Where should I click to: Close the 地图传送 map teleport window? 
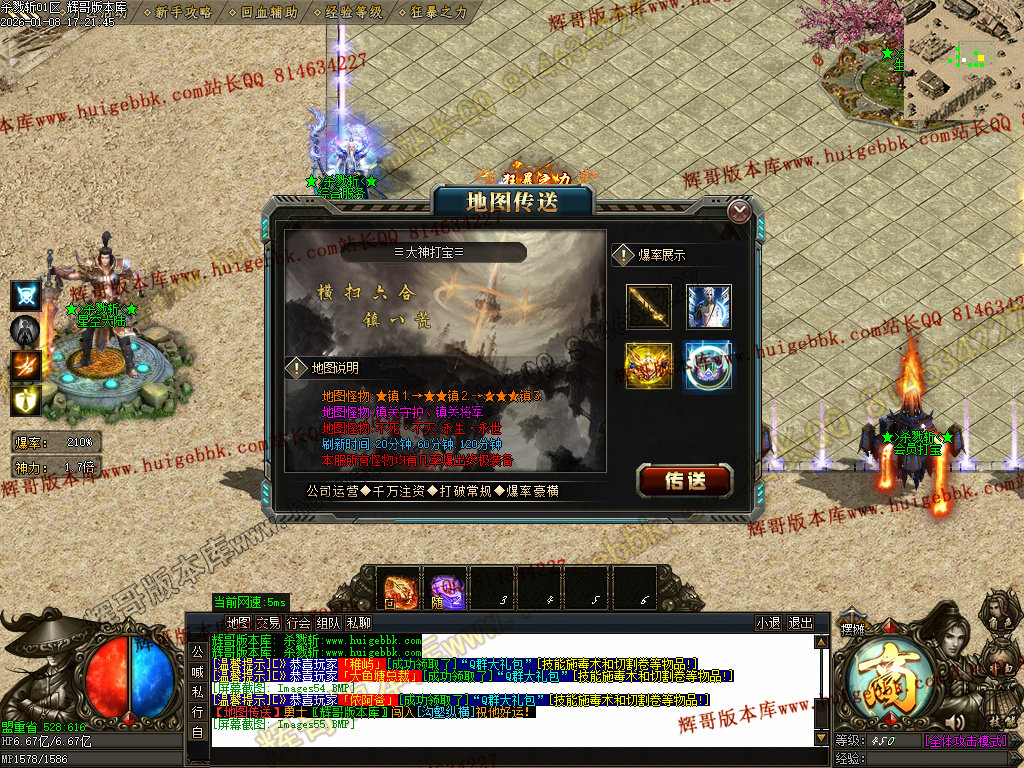pos(739,211)
